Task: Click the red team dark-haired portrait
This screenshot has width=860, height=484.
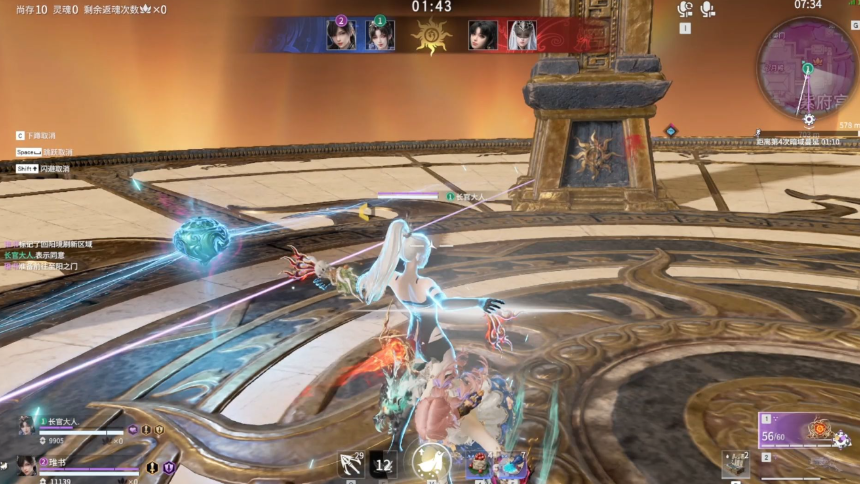Action: pos(482,35)
